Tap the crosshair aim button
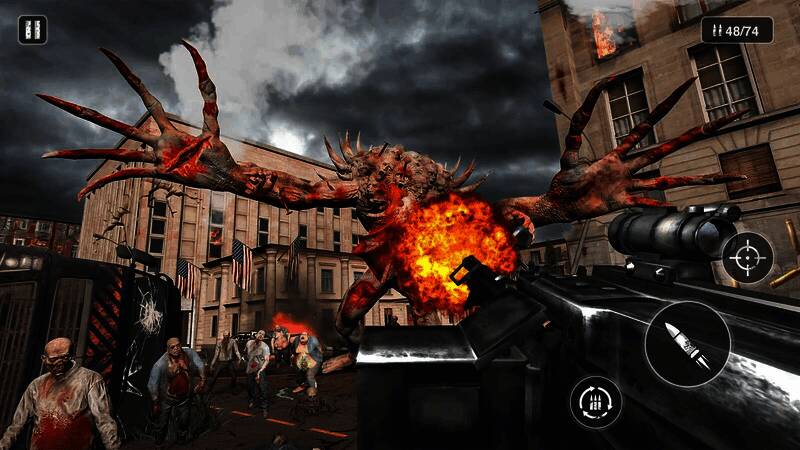This screenshot has width=800, height=450. click(747, 258)
